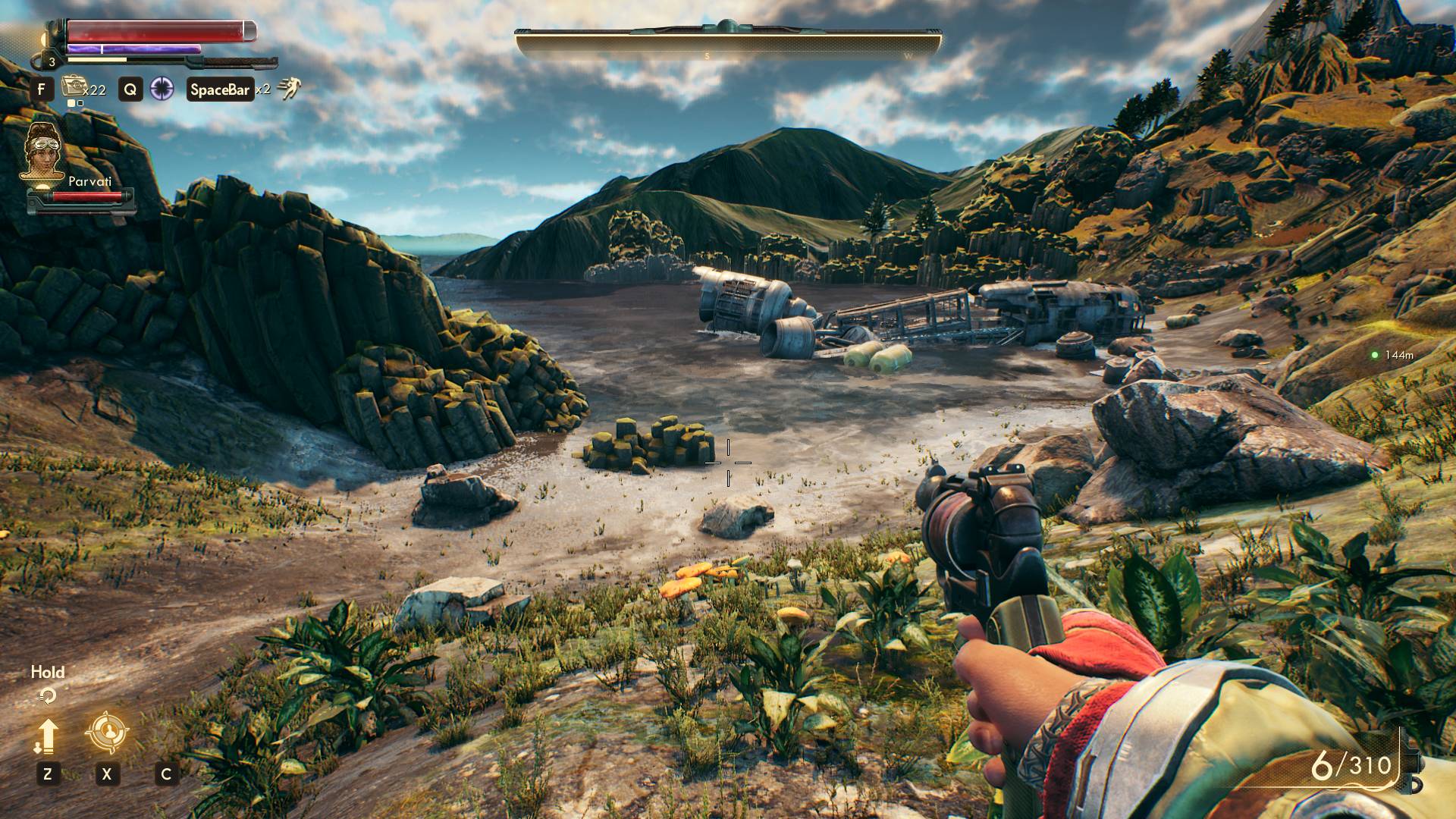
Task: Activate the companion attack target command
Action: (107, 733)
